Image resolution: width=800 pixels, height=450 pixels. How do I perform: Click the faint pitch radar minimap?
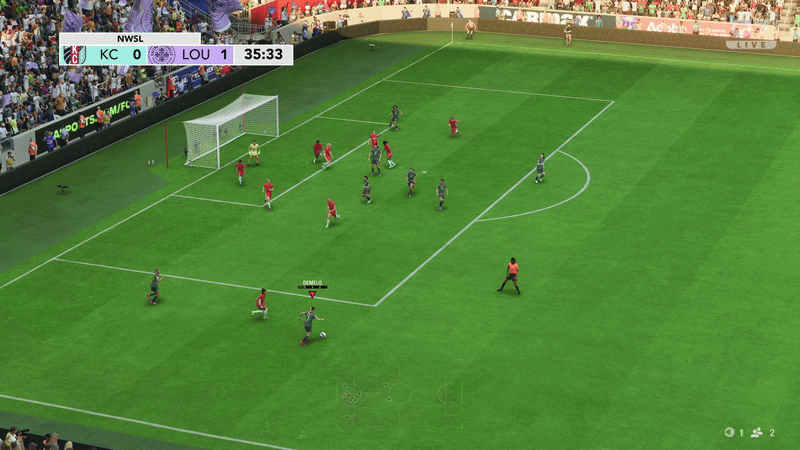click(399, 392)
